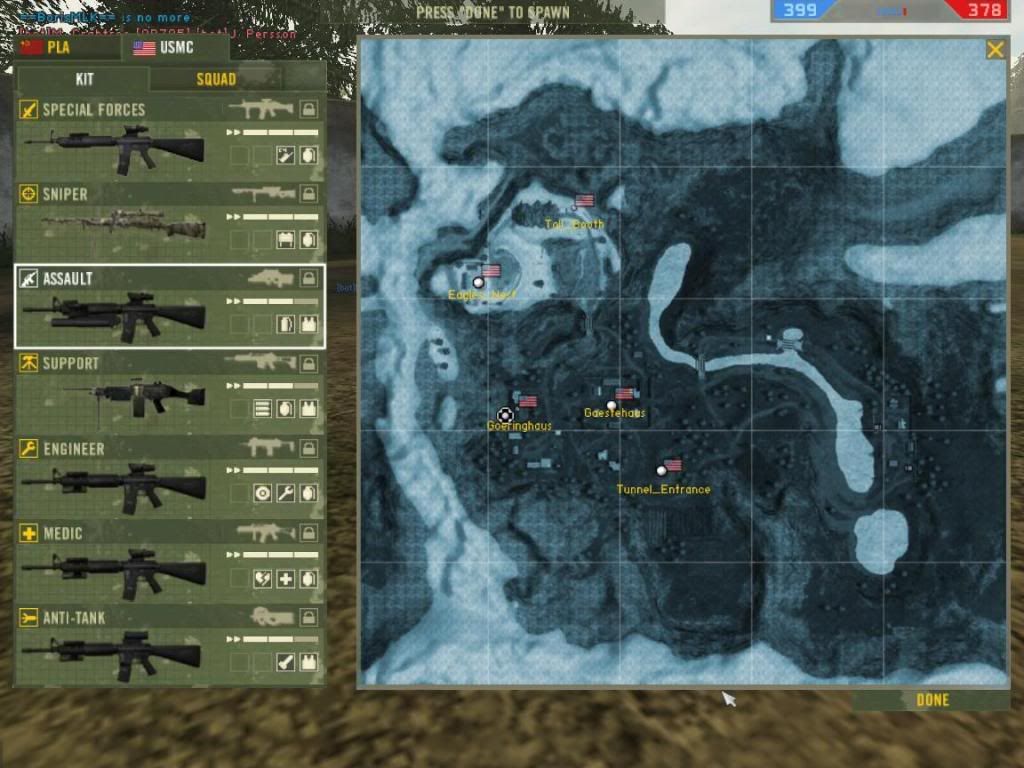Click DONE to spawn
This screenshot has width=1024, height=768.
point(932,700)
